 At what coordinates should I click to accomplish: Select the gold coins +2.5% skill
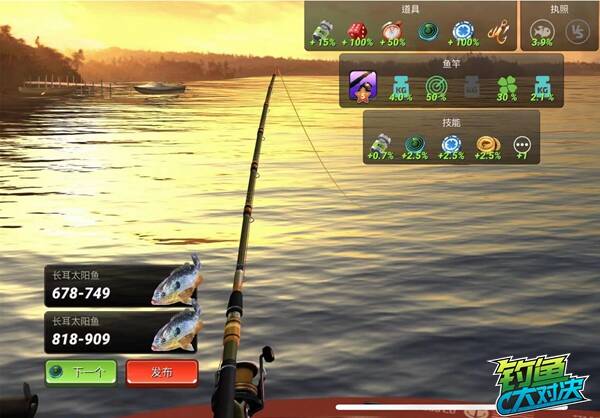point(487,147)
